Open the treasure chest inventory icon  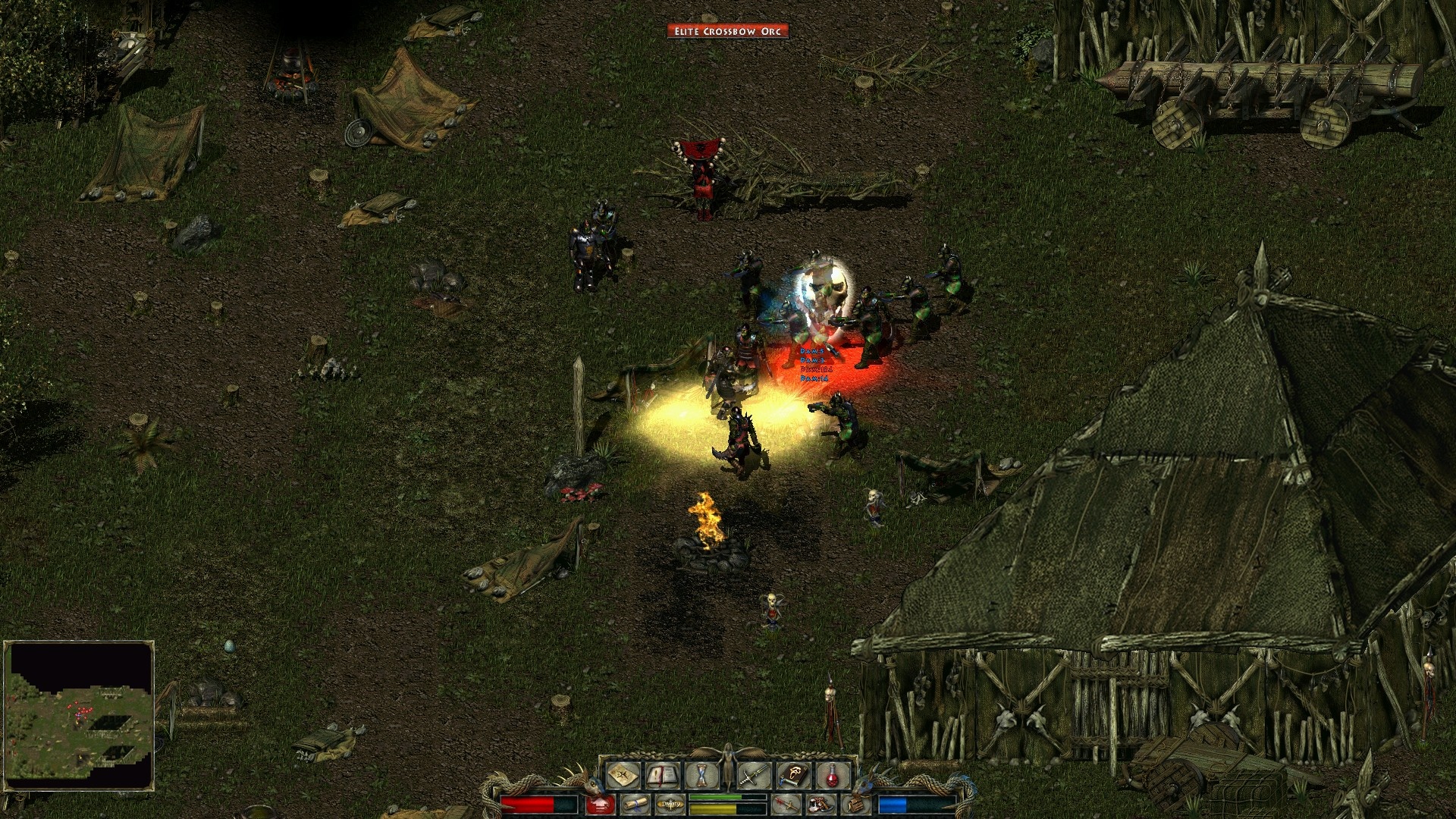(x=855, y=804)
